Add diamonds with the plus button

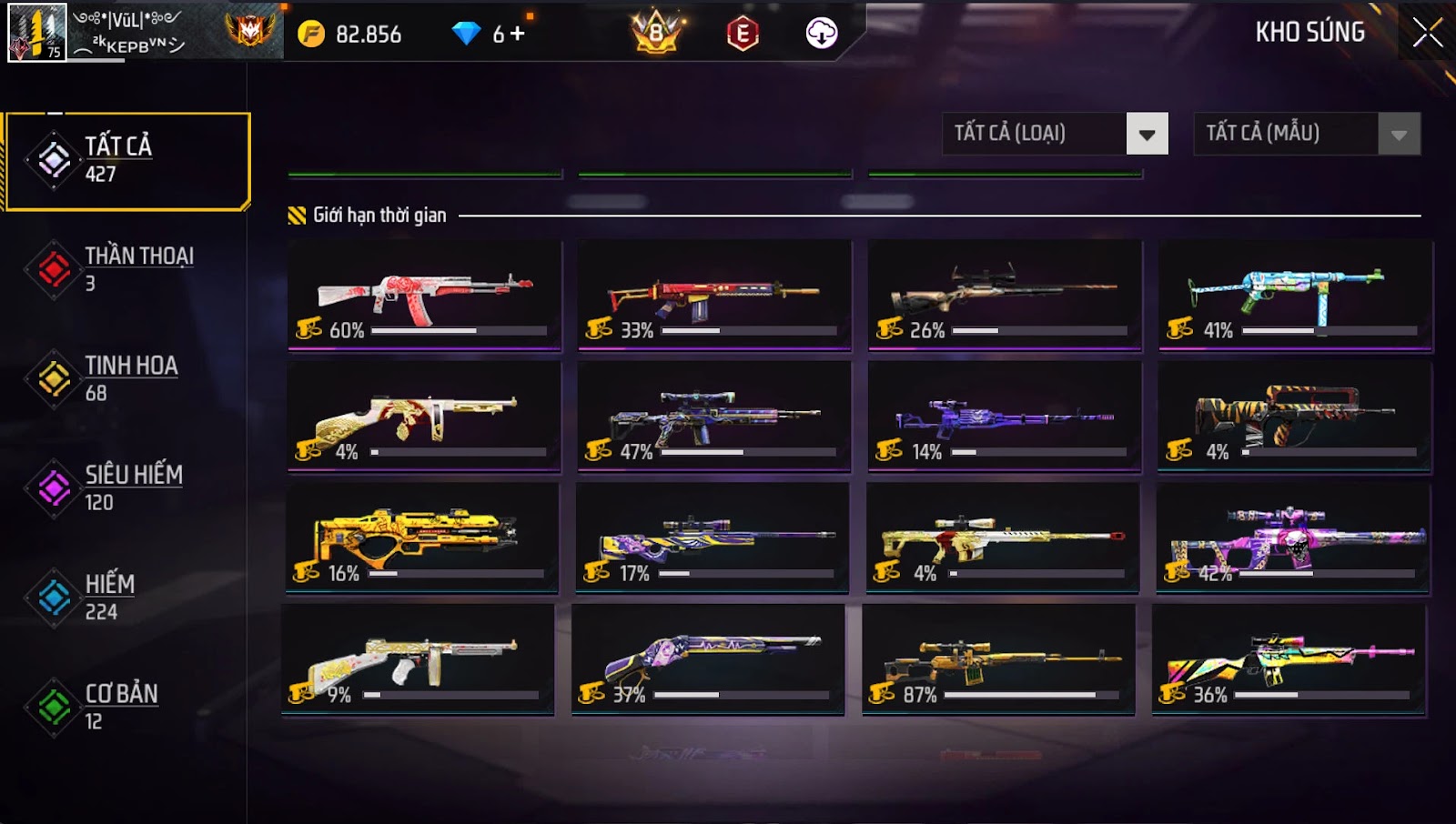(517, 34)
